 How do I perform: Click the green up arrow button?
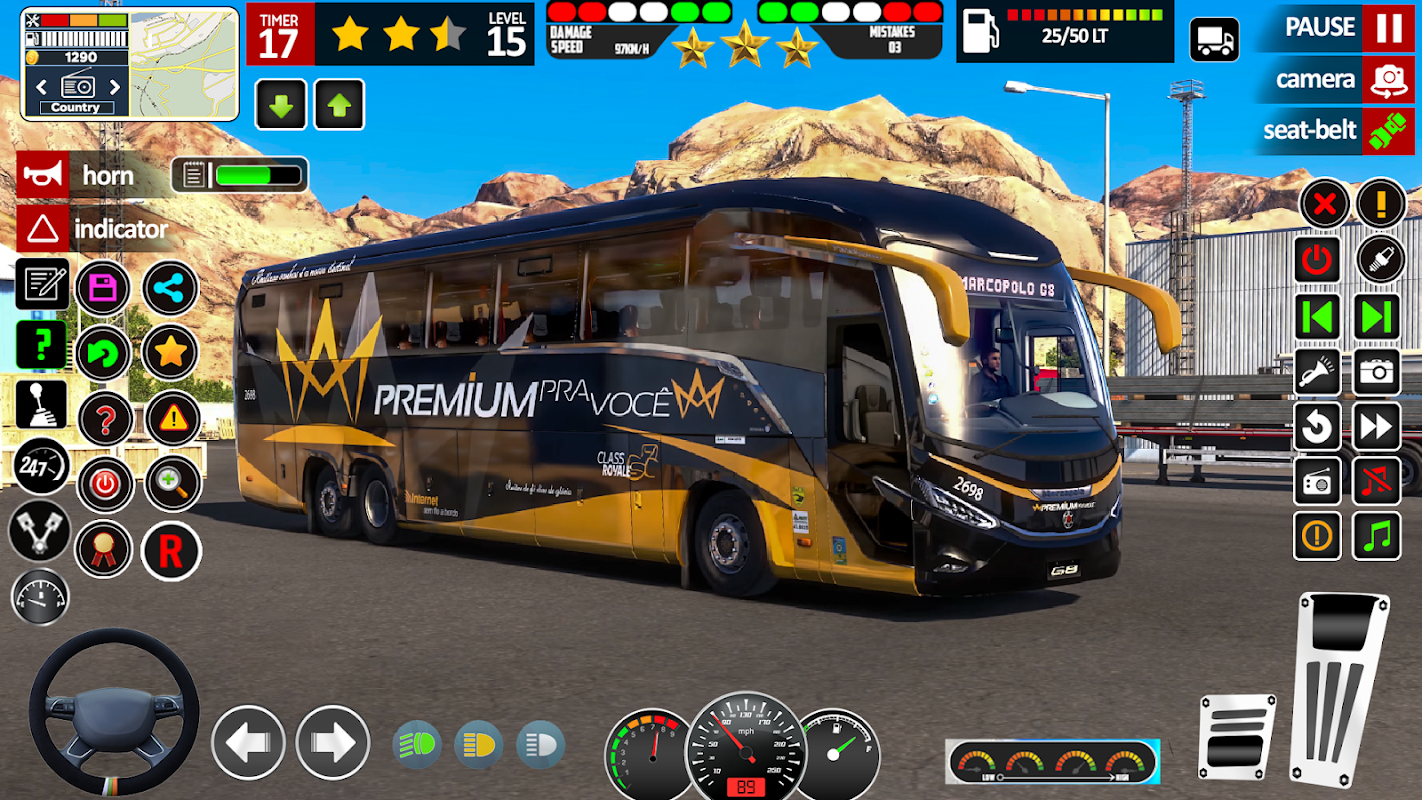pos(339,105)
